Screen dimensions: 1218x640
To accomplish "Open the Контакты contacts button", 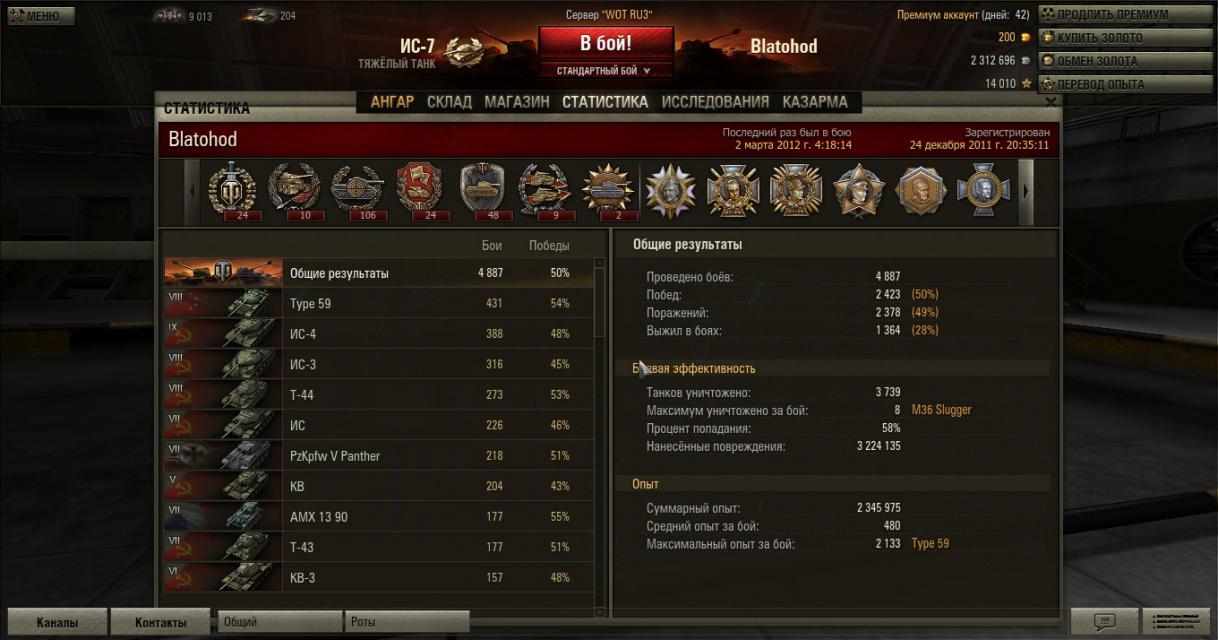I will 160,622.
